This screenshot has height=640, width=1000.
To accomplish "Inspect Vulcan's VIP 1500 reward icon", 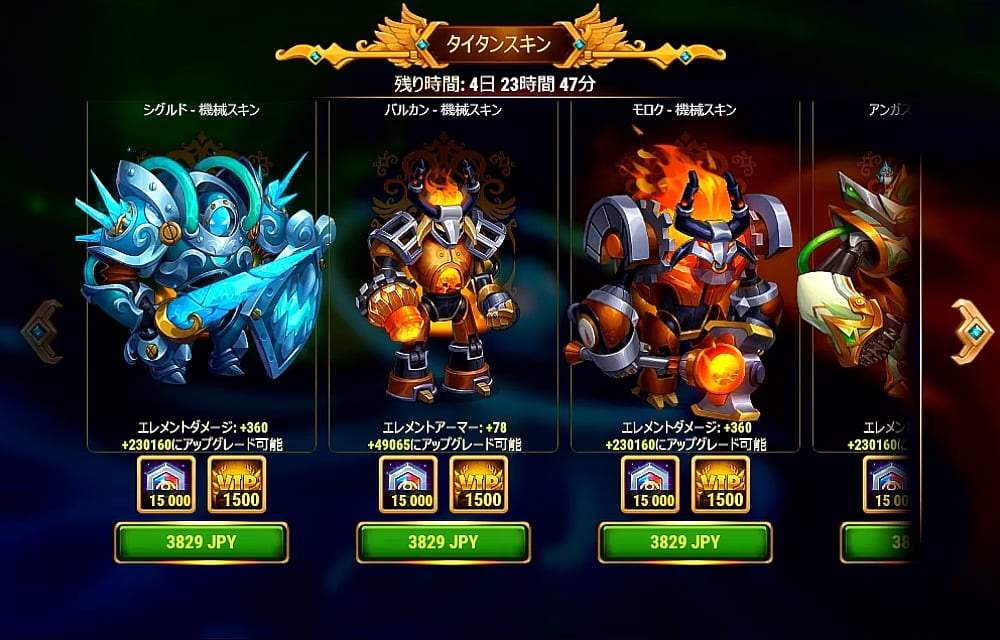I will [x=478, y=485].
